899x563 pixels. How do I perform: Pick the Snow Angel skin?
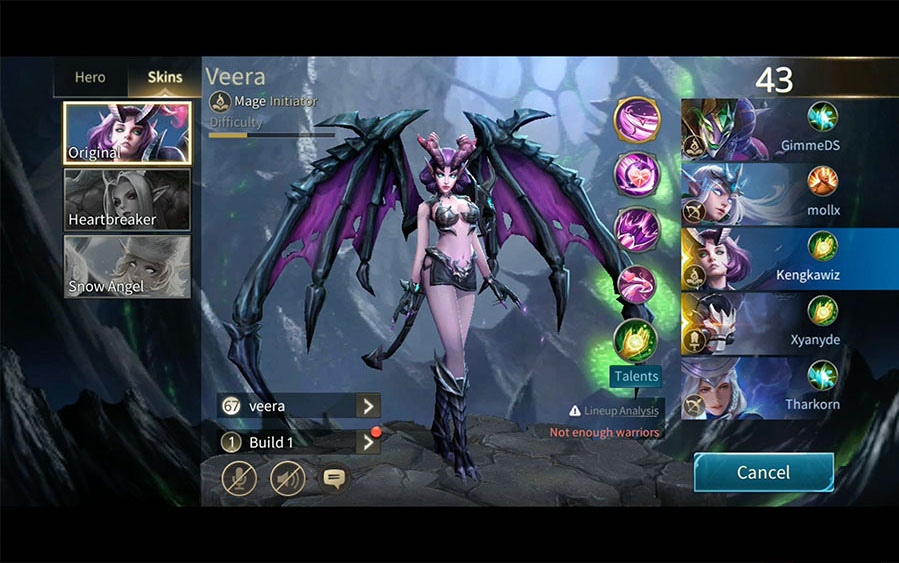click(127, 266)
